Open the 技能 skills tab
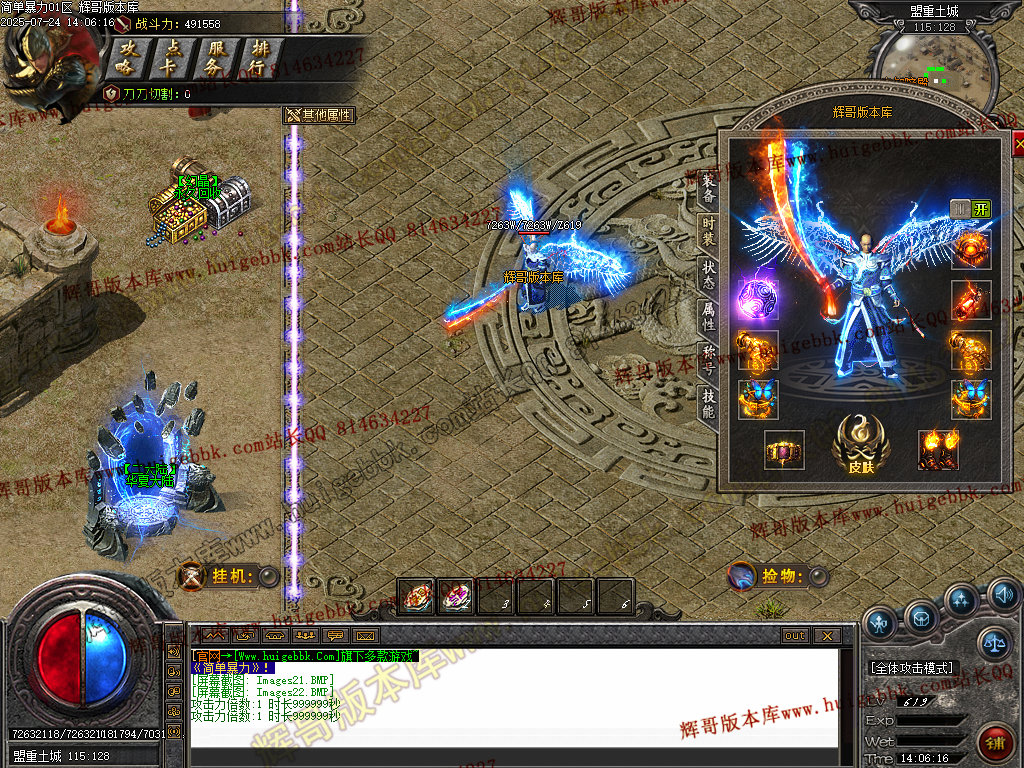The image size is (1024, 768). pos(708,404)
